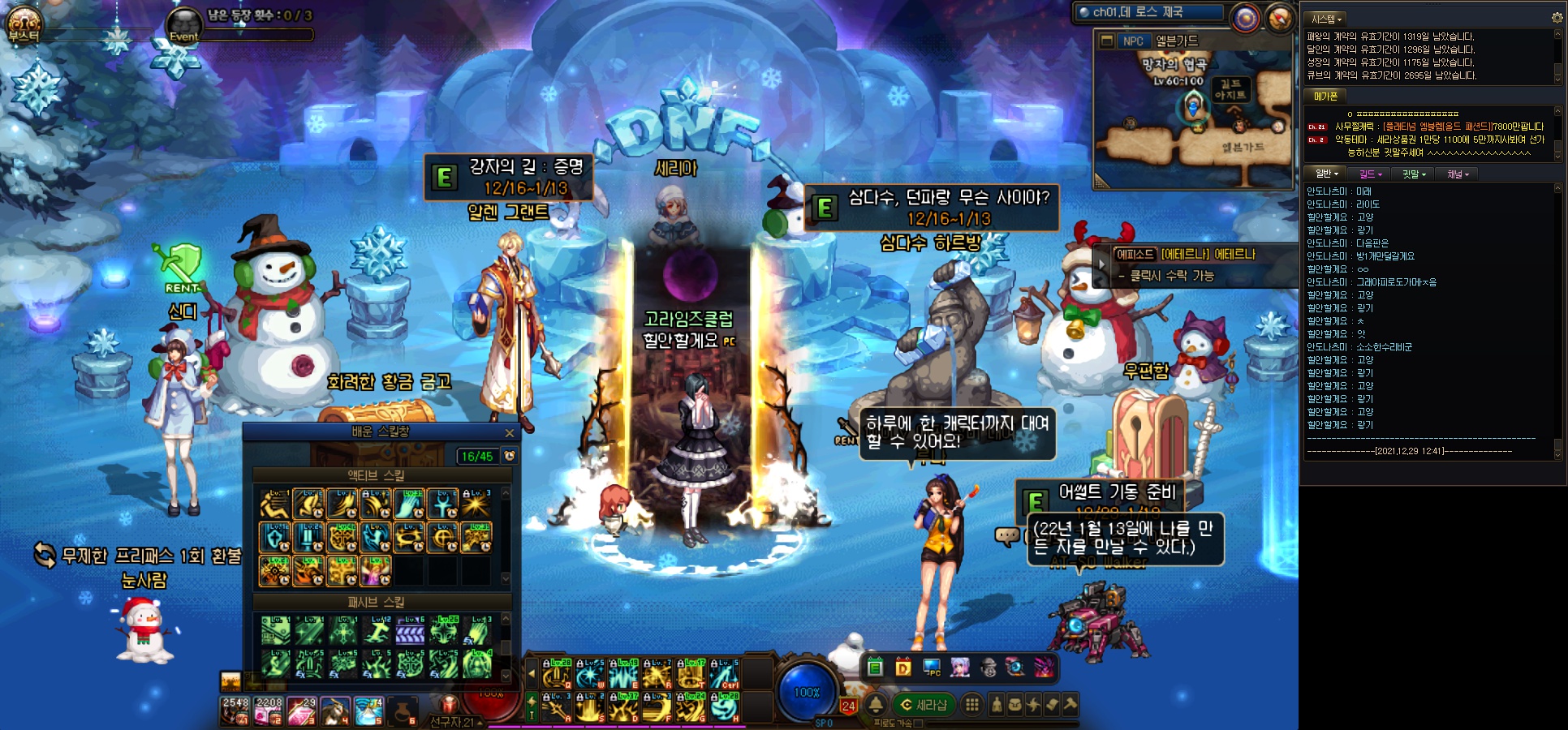The width and height of the screenshot is (1568, 730).
Task: Use the quick slot item with count 2548
Action: coord(235,711)
